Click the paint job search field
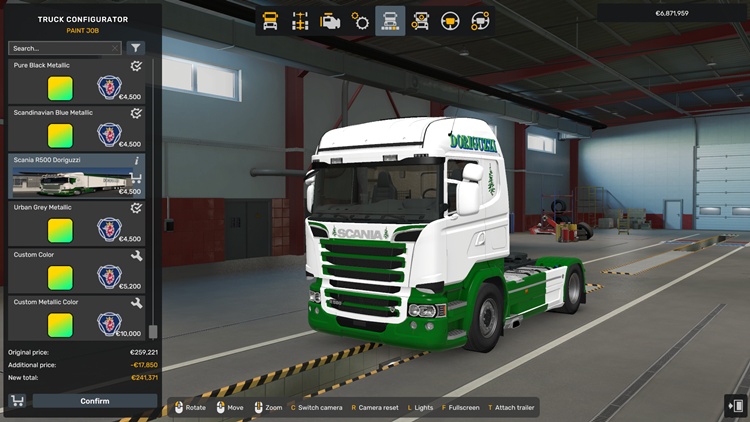 click(58, 48)
